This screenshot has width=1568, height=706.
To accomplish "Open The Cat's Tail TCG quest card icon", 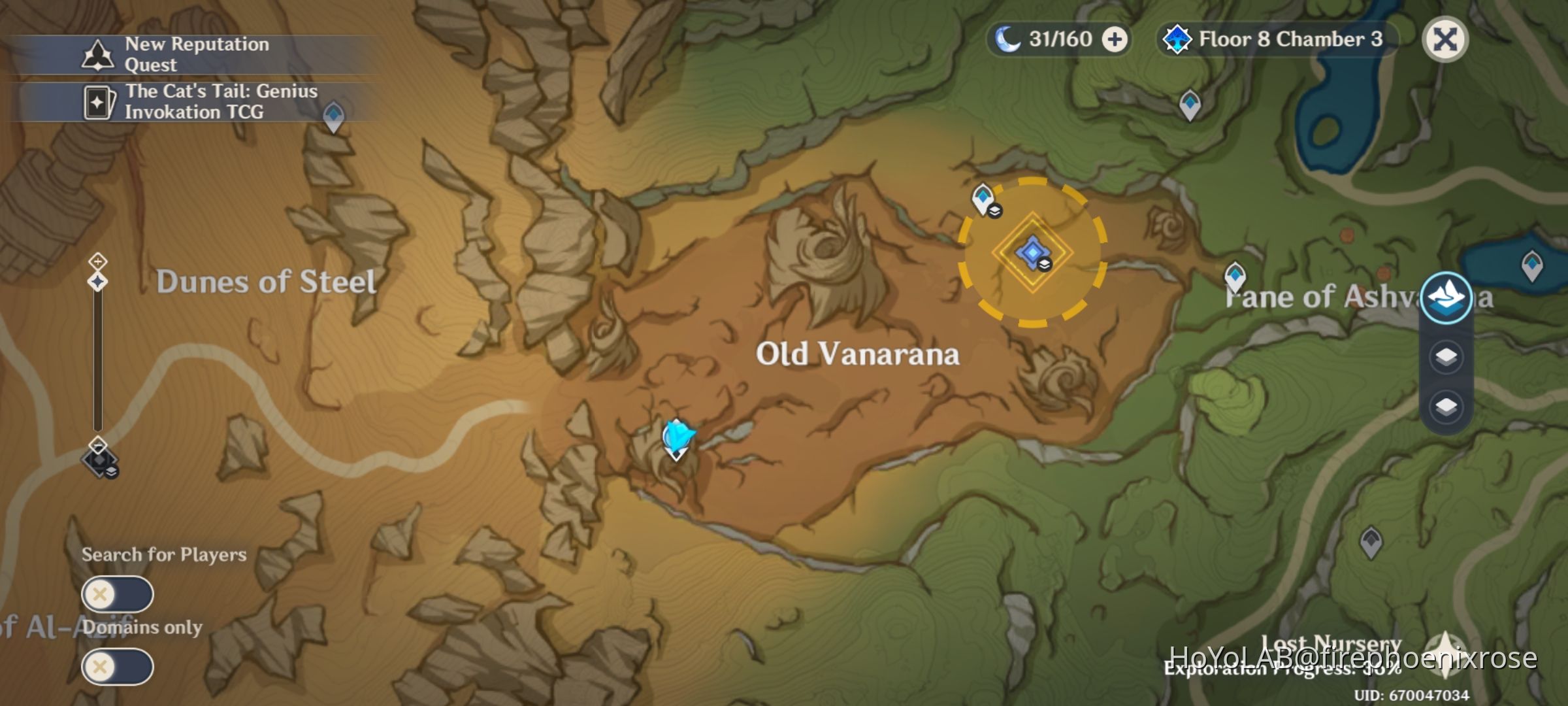I will tap(100, 103).
